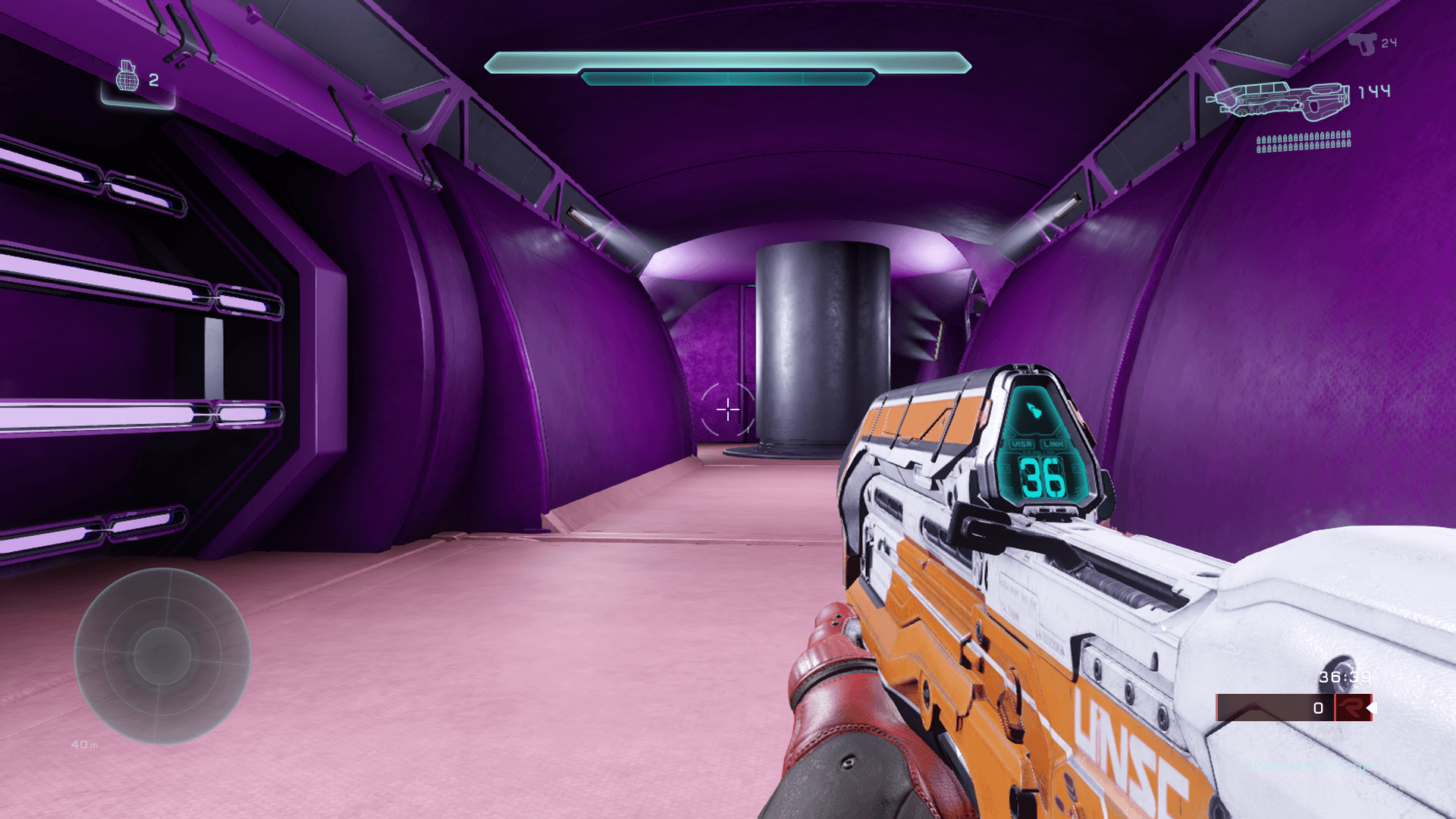The height and width of the screenshot is (819, 1456).
Task: Select the assault rifle weapon icon
Action: pyautogui.click(x=1279, y=101)
